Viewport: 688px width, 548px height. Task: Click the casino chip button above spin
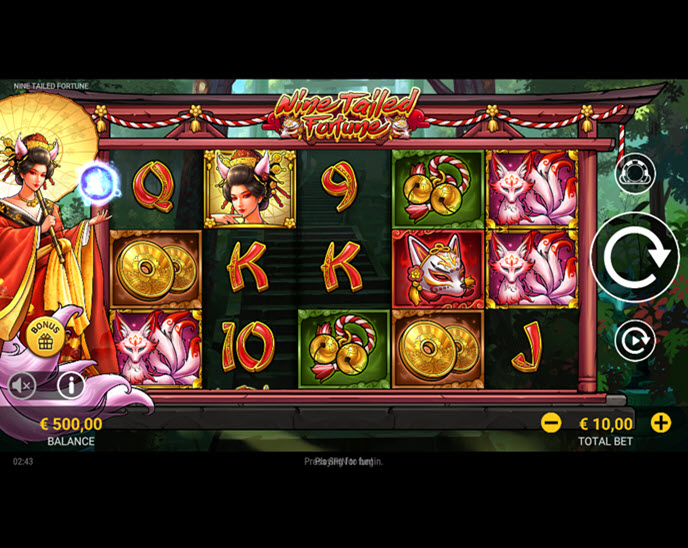tap(634, 173)
